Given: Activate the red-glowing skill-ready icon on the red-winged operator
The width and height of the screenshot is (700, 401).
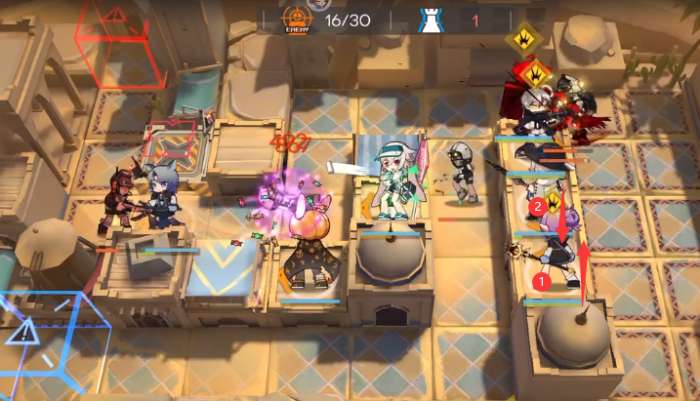Looking at the screenshot, I should (537, 73).
